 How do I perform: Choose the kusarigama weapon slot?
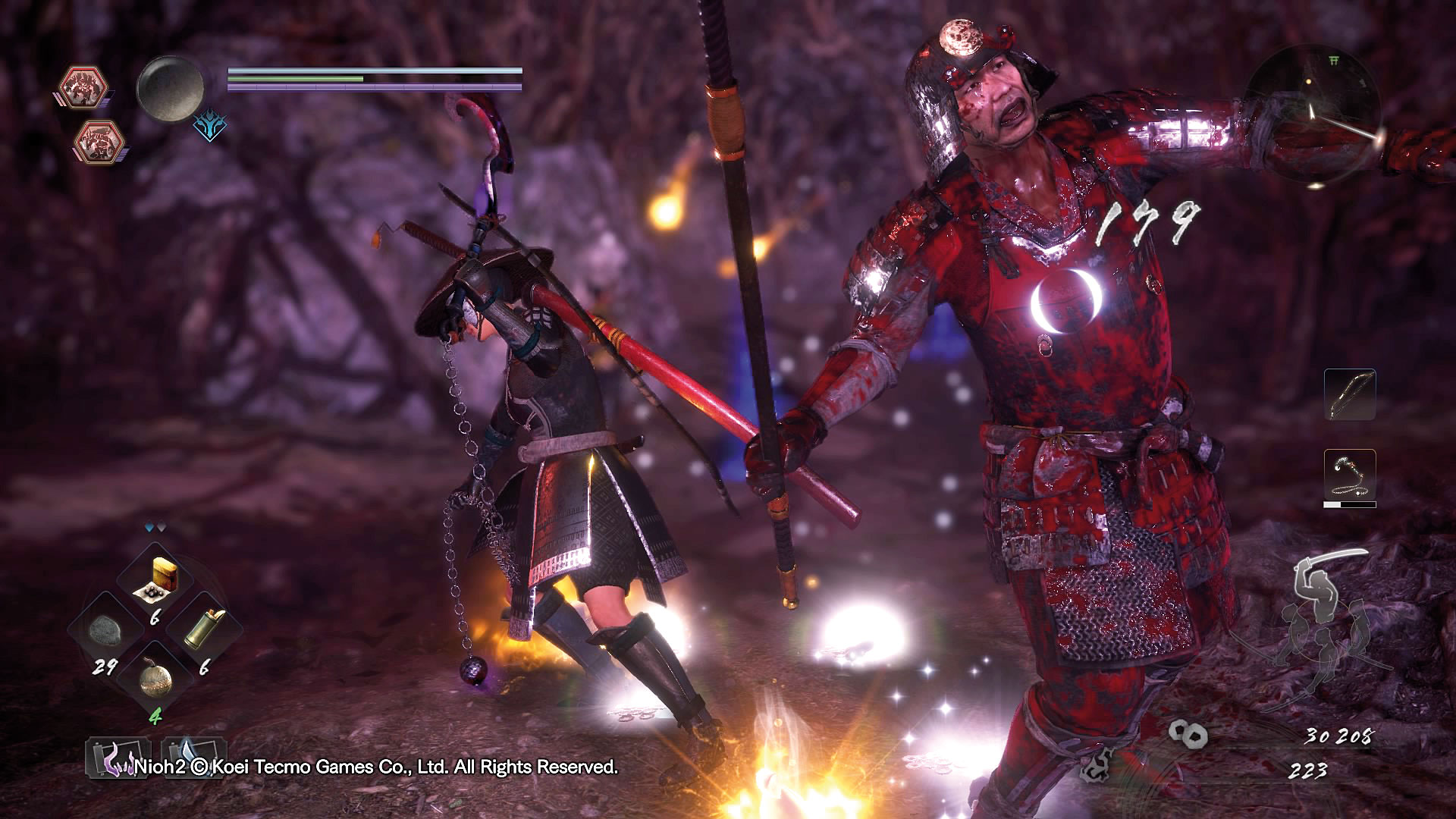tap(1350, 475)
